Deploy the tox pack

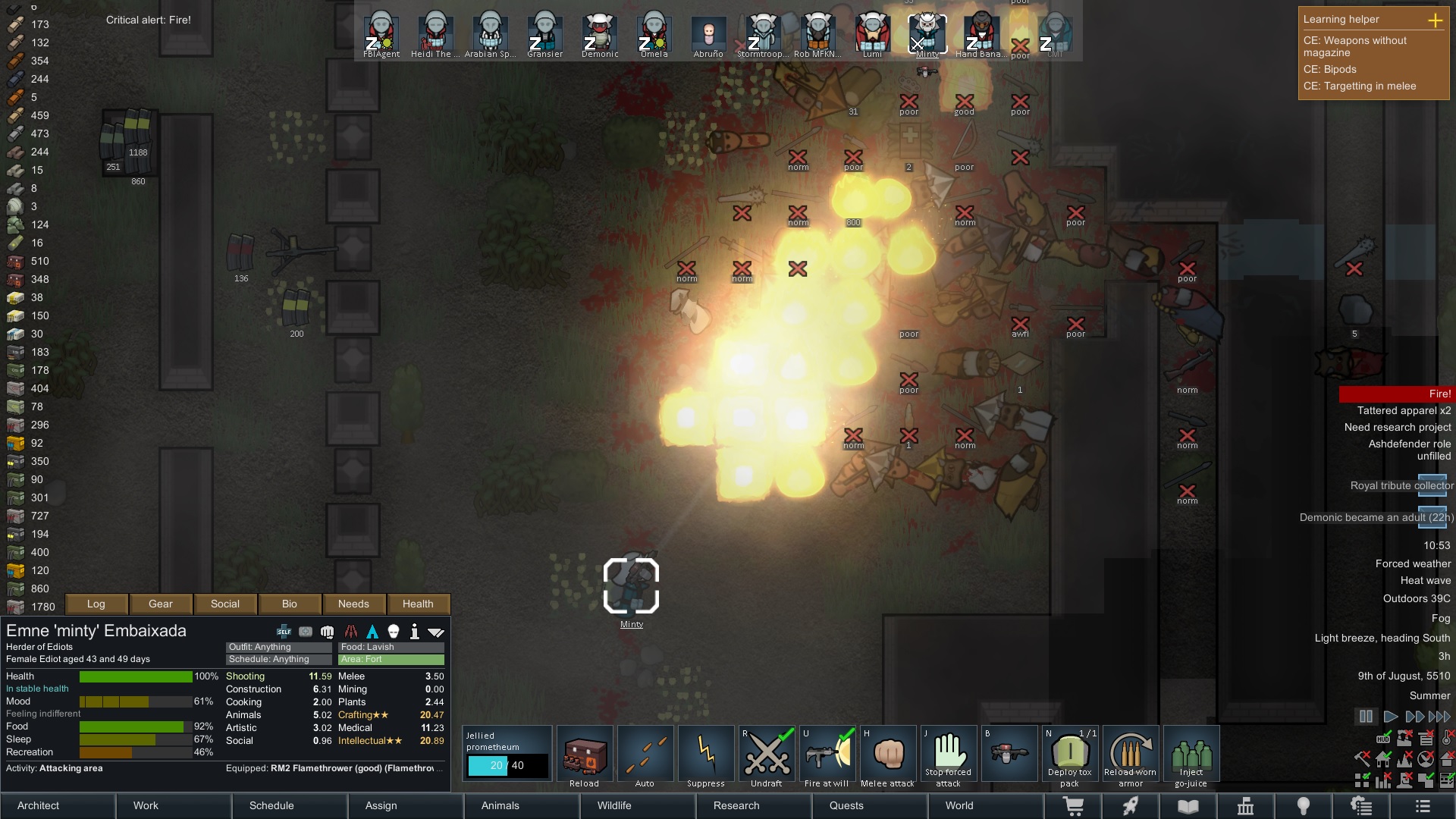click(1070, 755)
